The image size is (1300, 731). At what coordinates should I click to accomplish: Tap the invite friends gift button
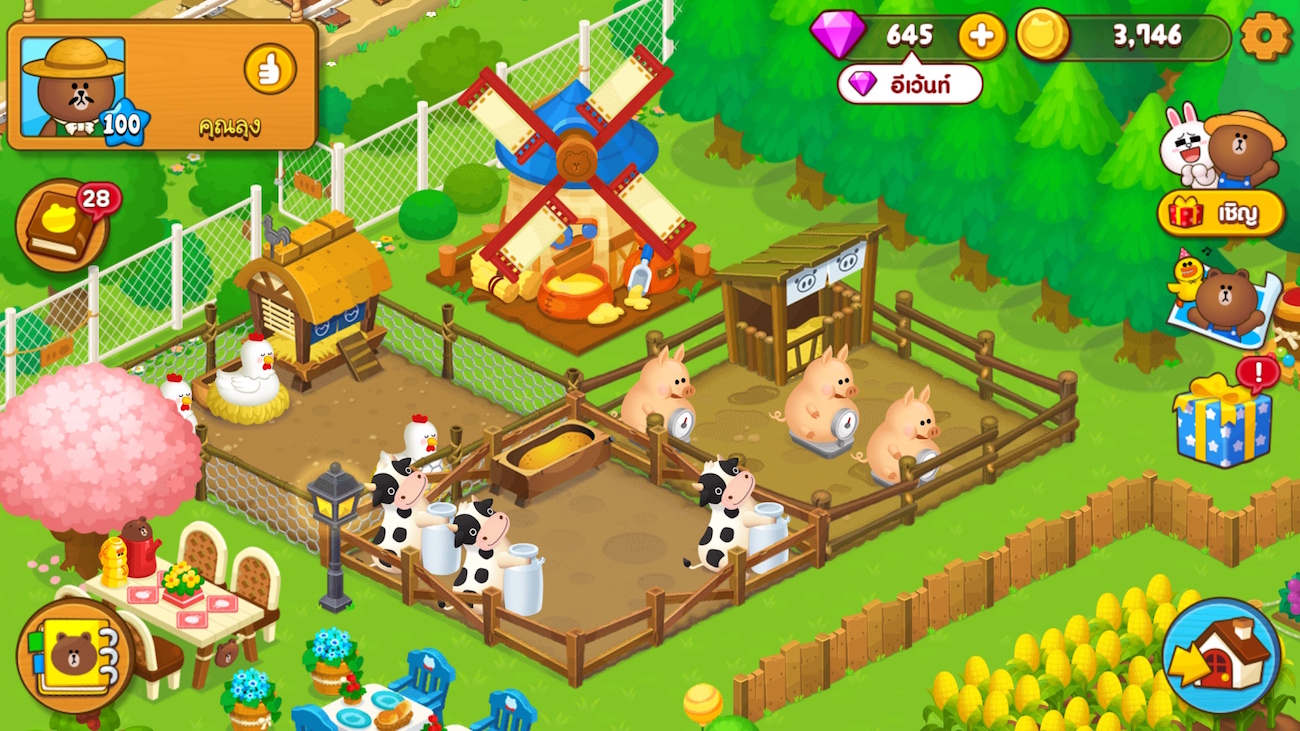click(1221, 213)
